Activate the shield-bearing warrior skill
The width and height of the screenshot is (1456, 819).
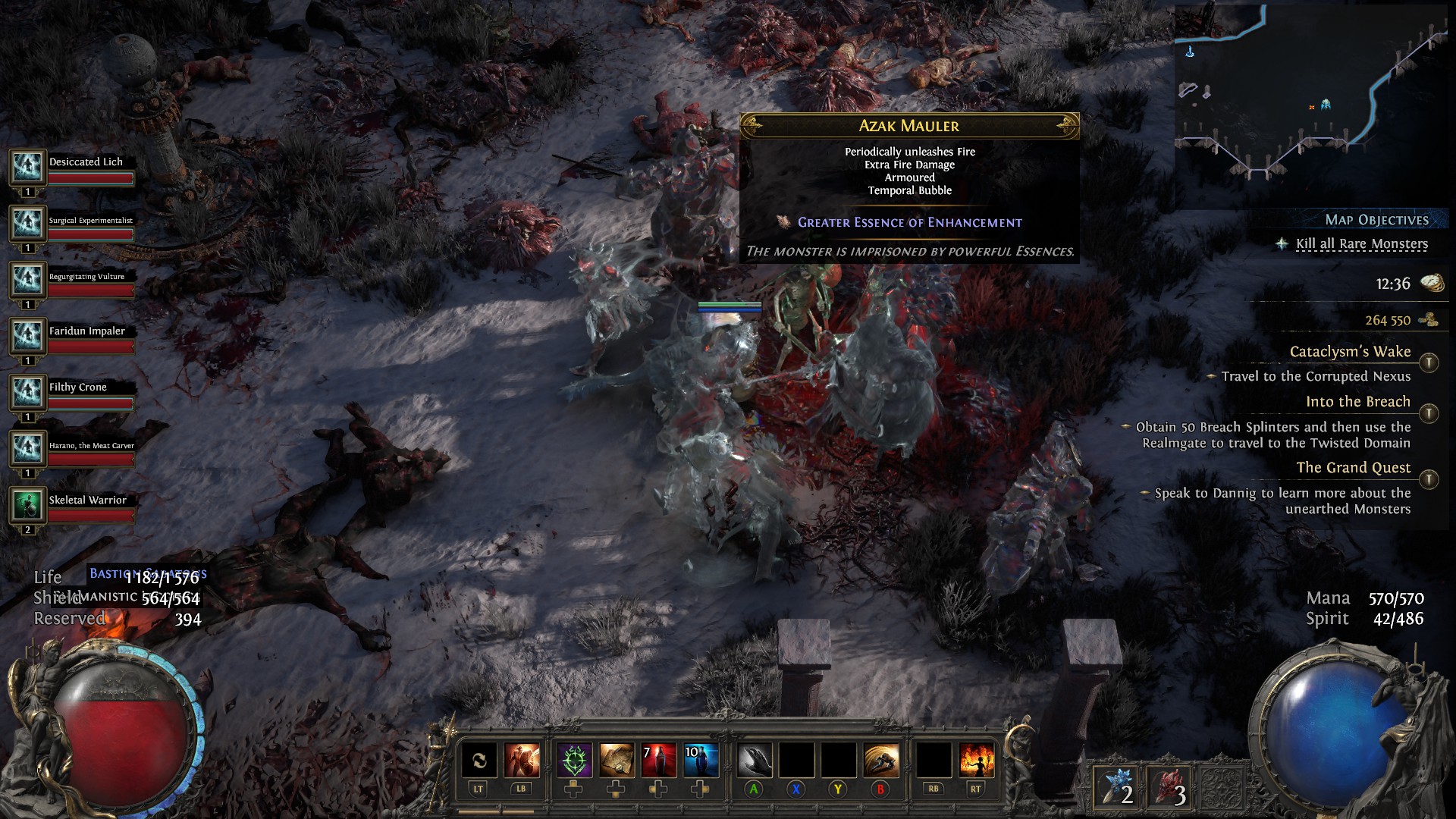tap(522, 760)
